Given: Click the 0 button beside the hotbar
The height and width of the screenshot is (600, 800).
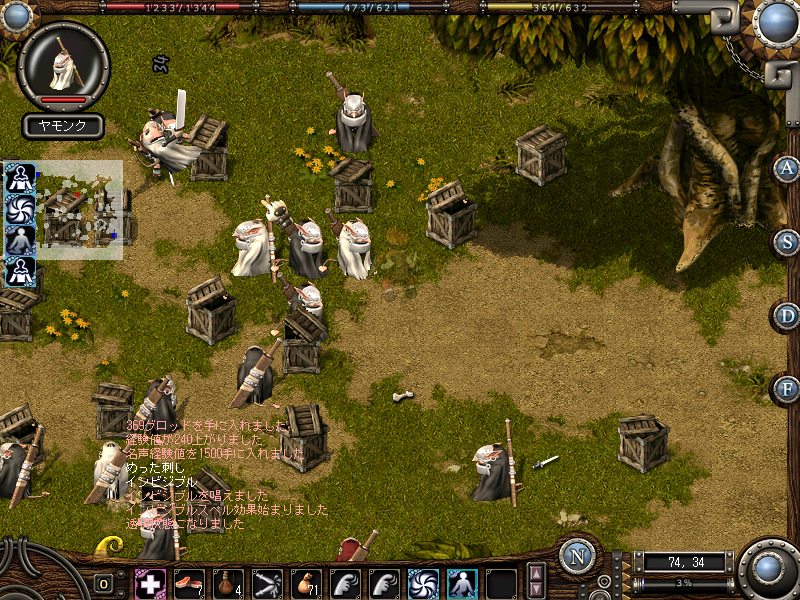Looking at the screenshot, I should [x=104, y=584].
